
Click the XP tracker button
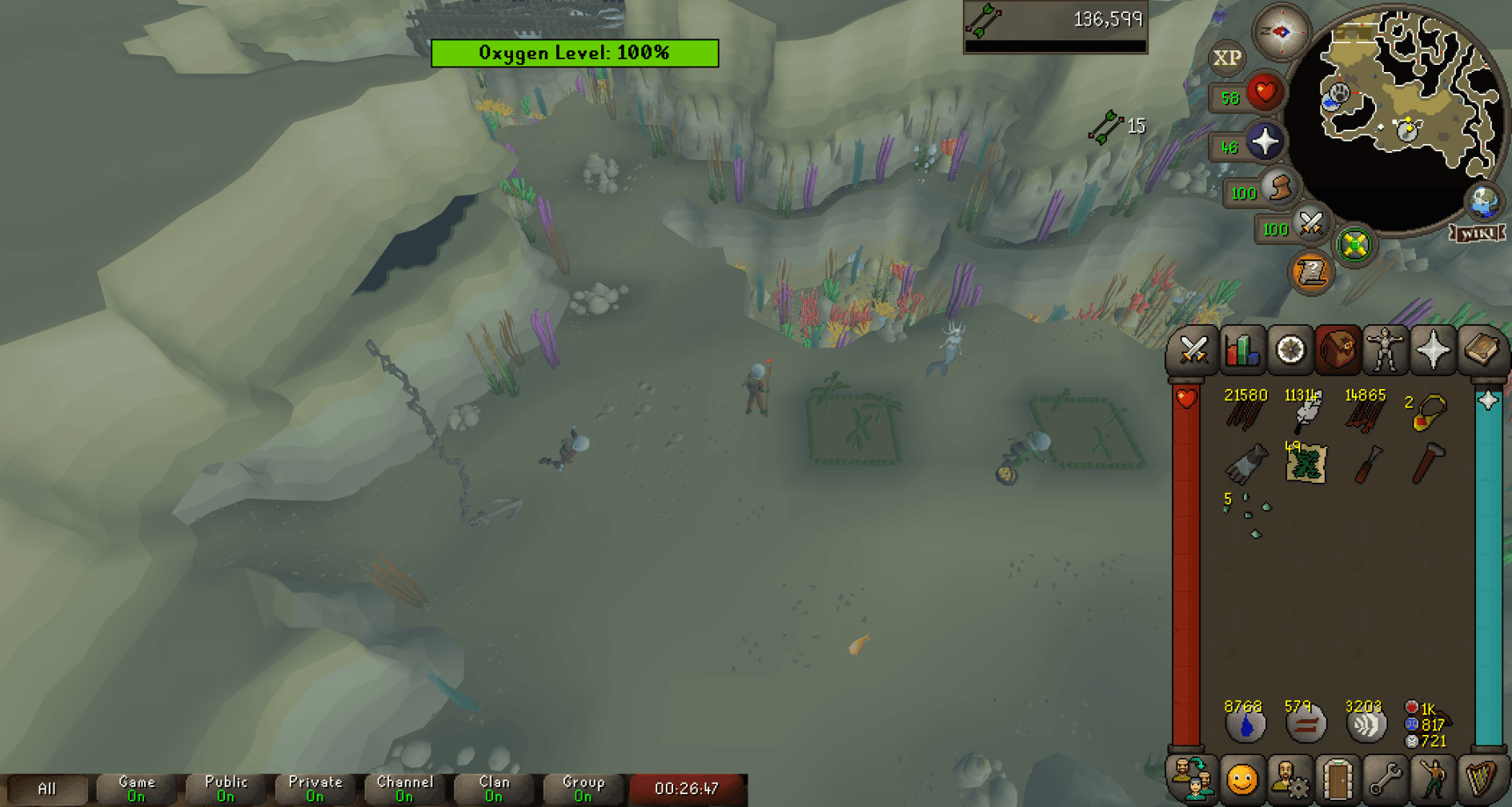pyautogui.click(x=1227, y=58)
